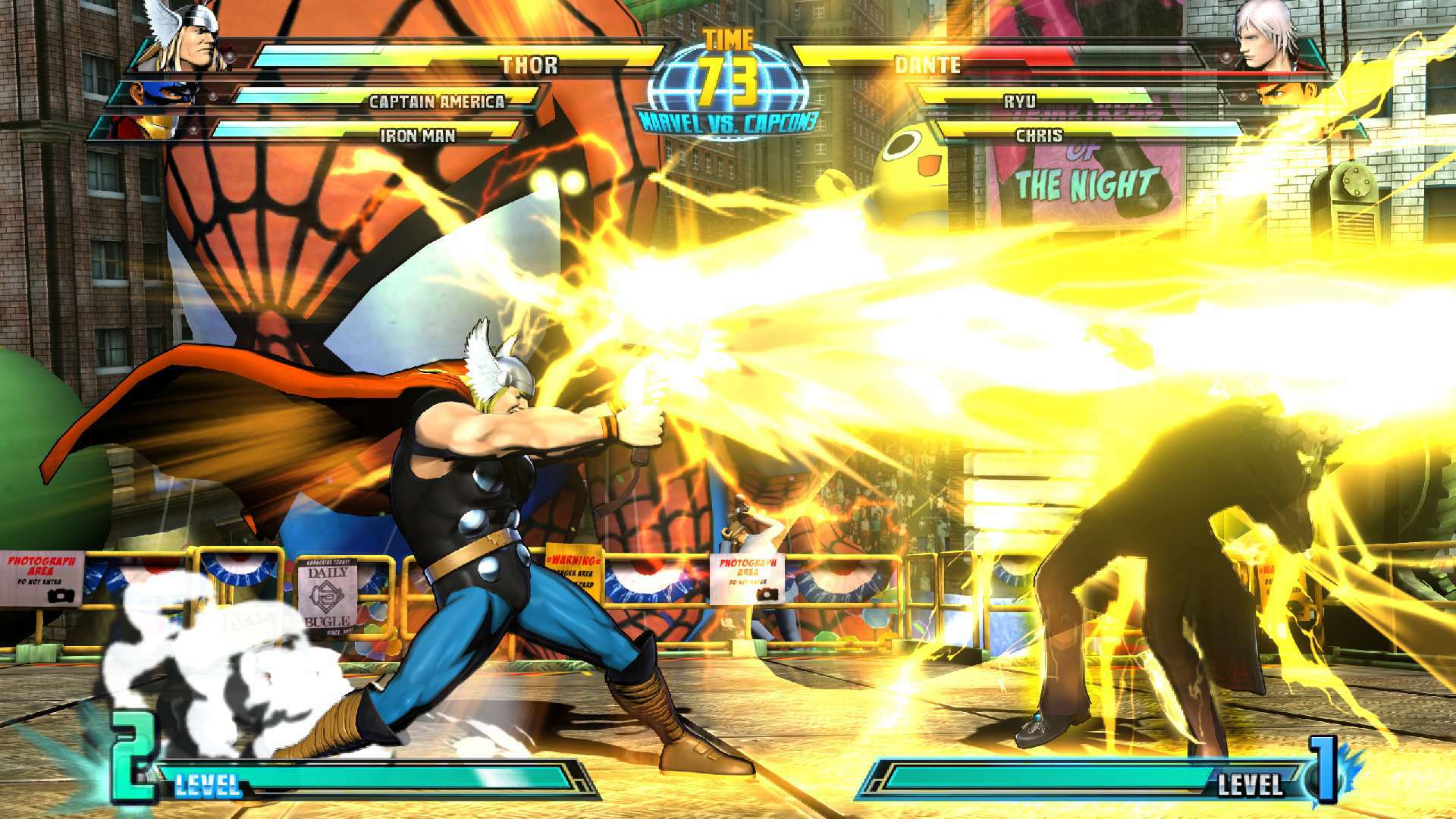1456x819 pixels.
Task: Expand the Ryu health bar row
Action: click(1020, 99)
